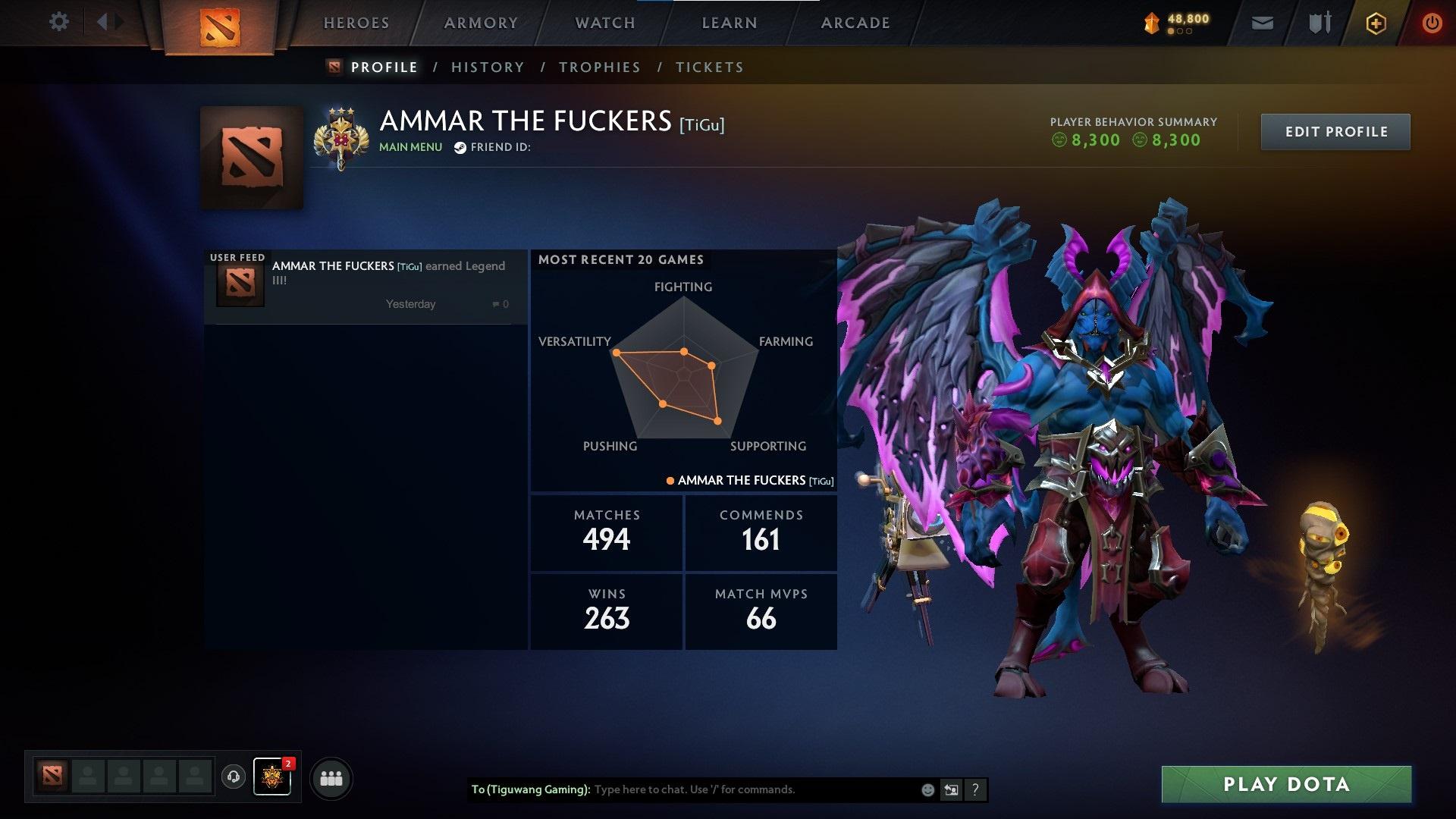This screenshot has width=1456, height=819.
Task: Open chat help with the question mark icon
Action: click(x=974, y=789)
